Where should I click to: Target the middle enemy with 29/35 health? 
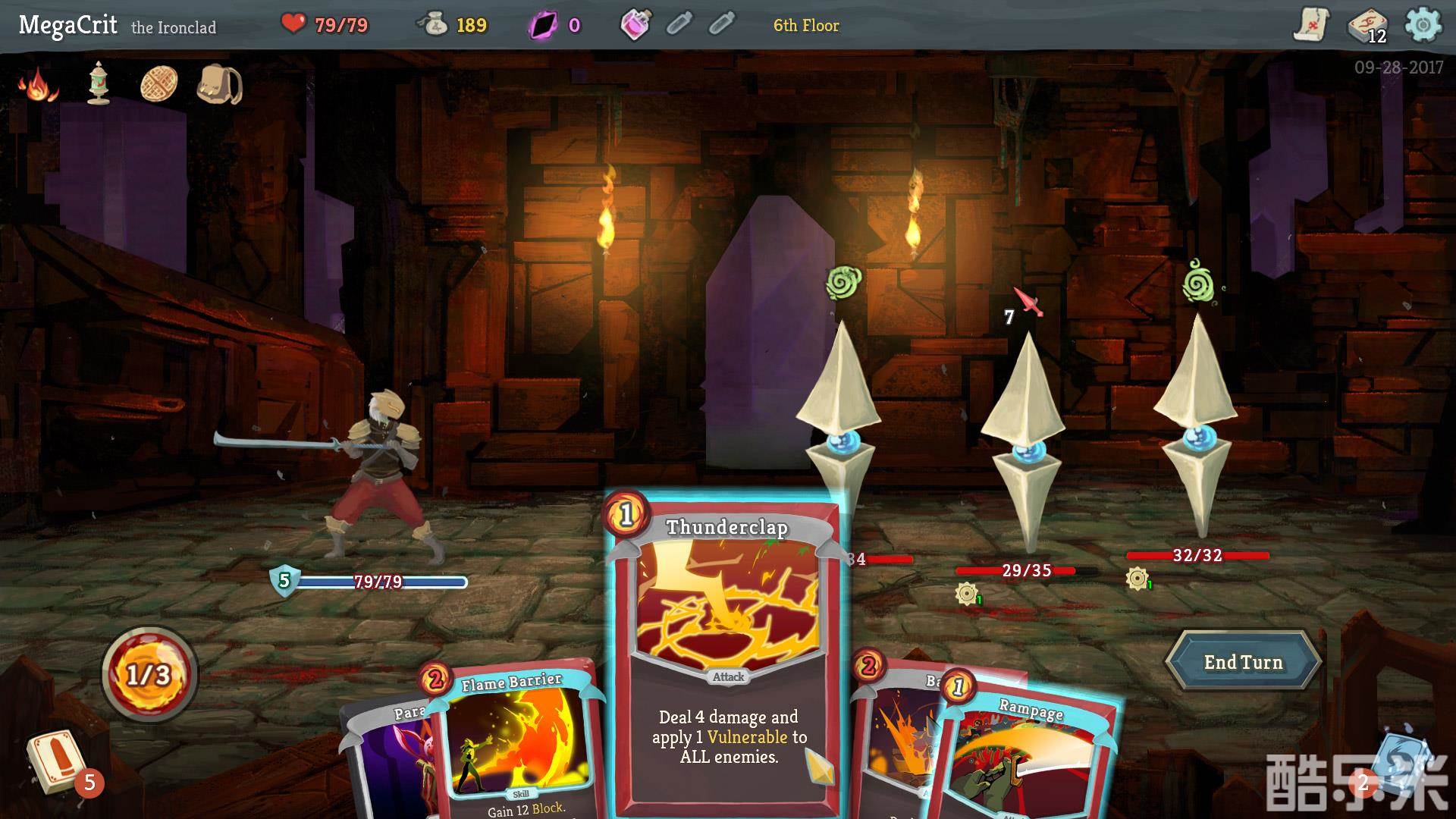point(1025,440)
